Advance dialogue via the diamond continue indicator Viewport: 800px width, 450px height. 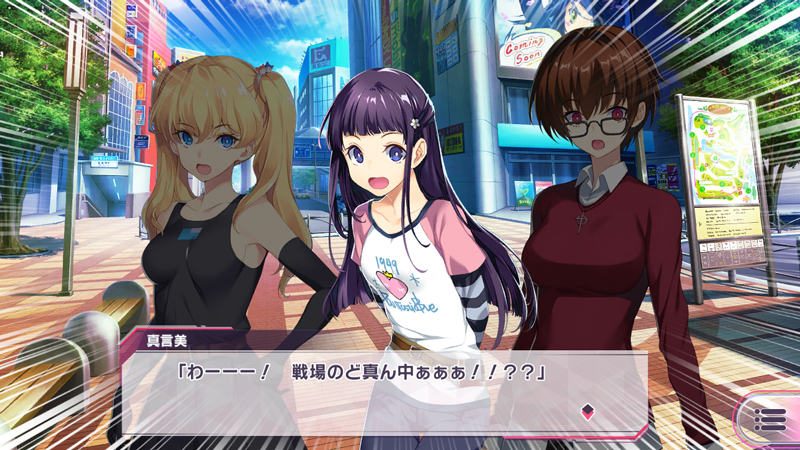(588, 411)
